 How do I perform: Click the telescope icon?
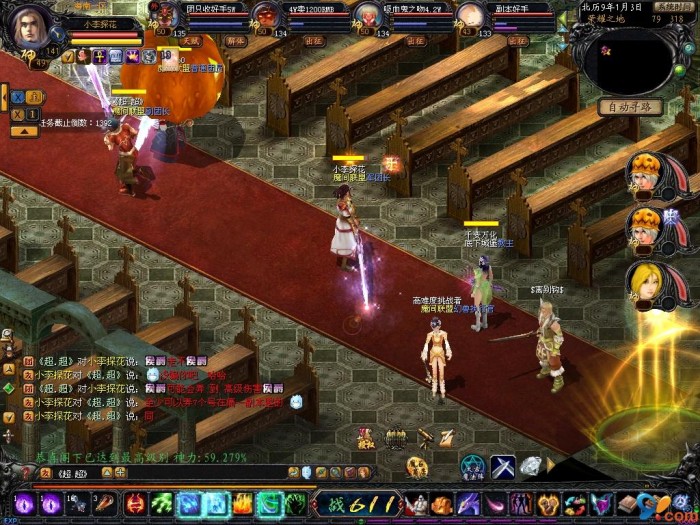point(425,437)
